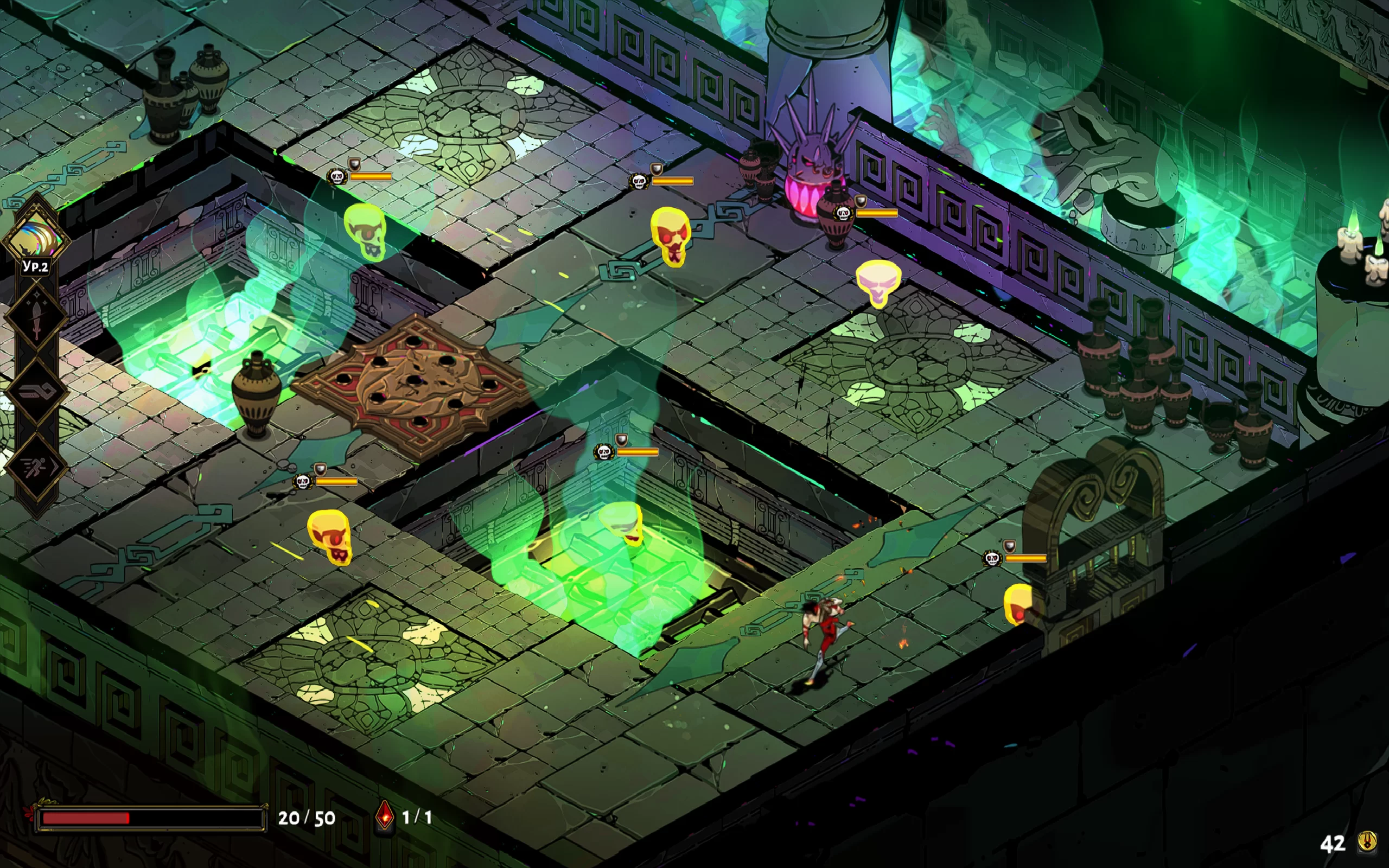
Task: Click the gold obol coin icon
Action: (1367, 842)
